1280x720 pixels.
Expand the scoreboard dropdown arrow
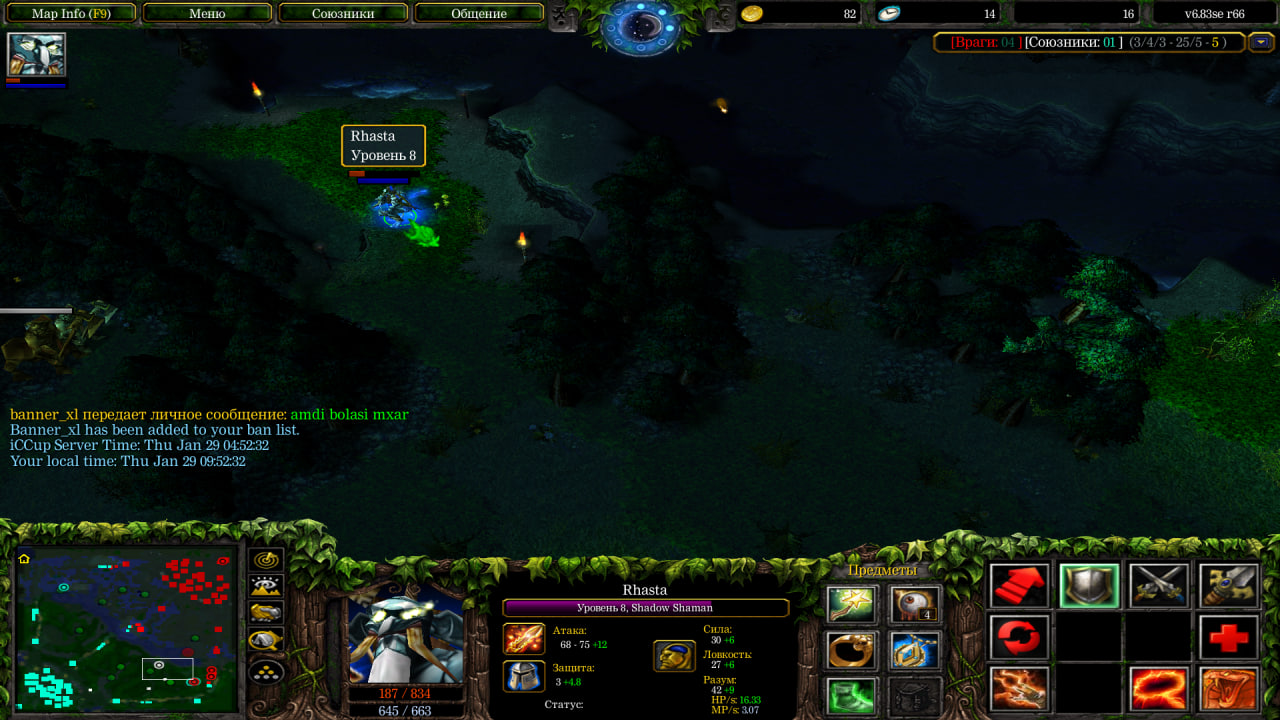click(1260, 42)
